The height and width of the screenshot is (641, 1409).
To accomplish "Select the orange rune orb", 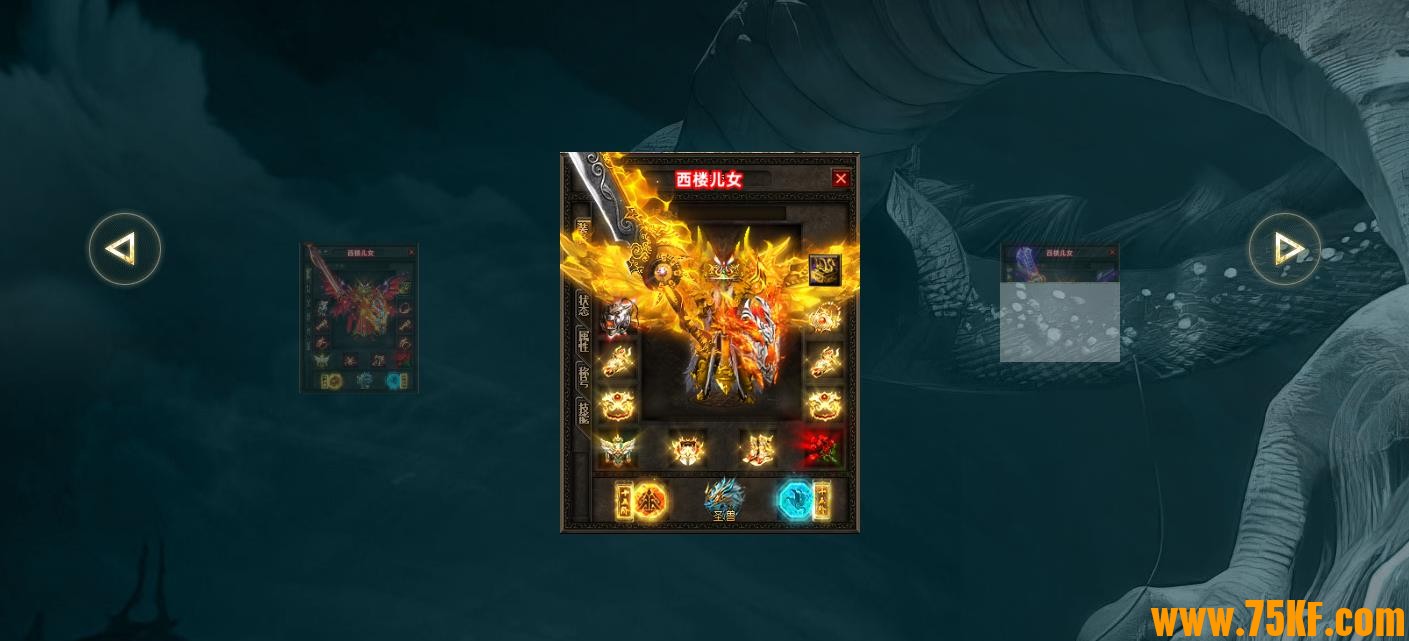I will coord(650,500).
